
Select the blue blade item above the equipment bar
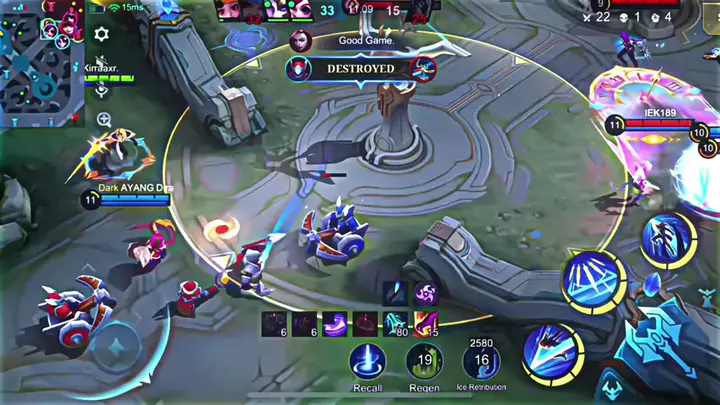[396, 292]
